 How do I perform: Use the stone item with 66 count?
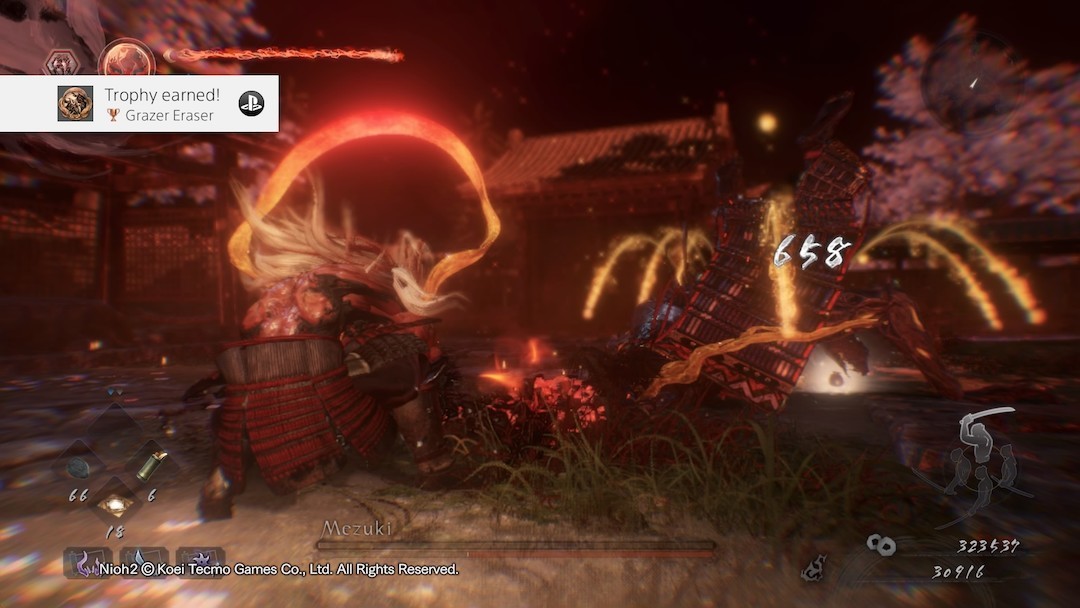79,468
